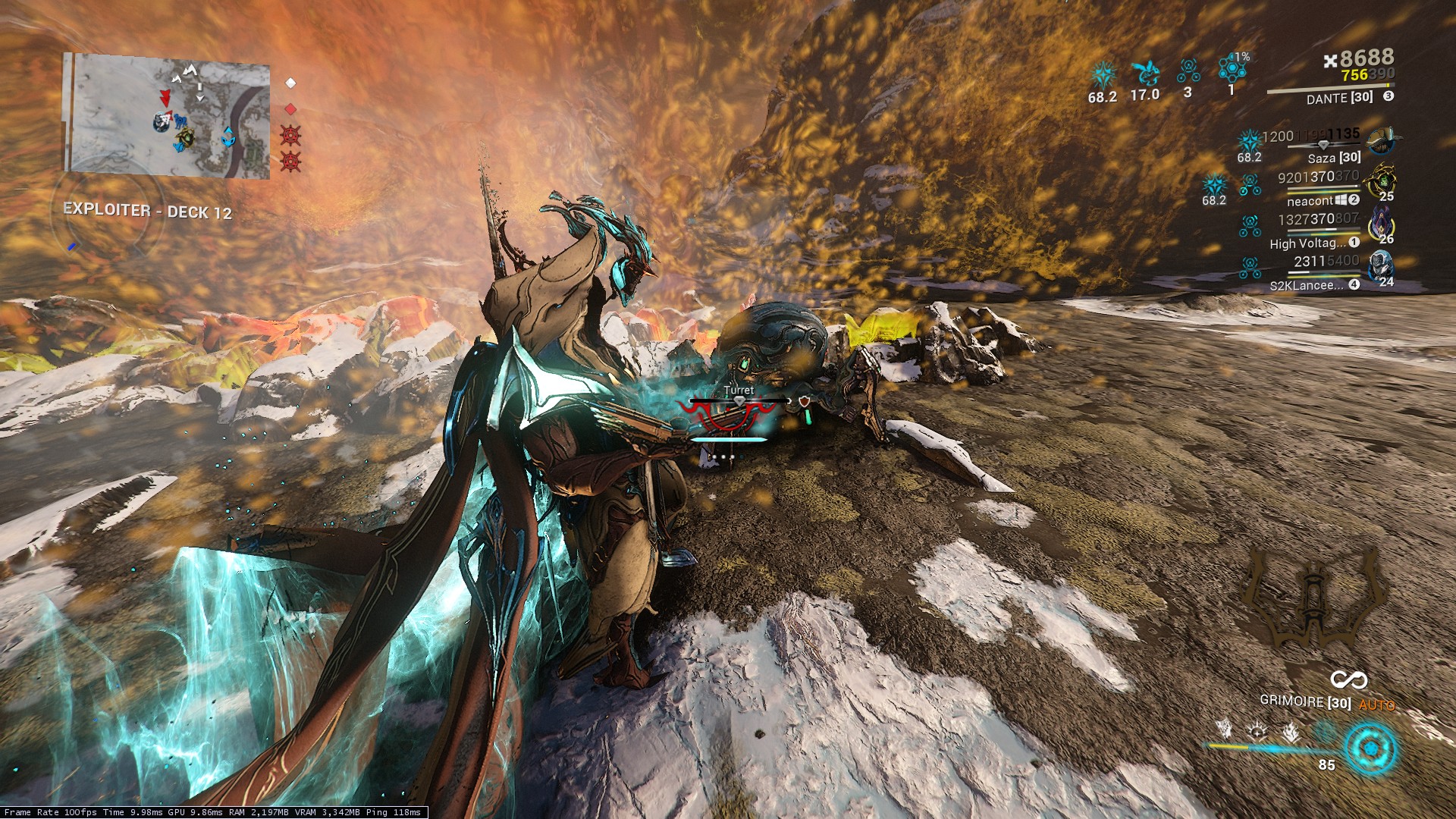
Task: Activate the sunburst orb ability icon
Action: (1258, 732)
